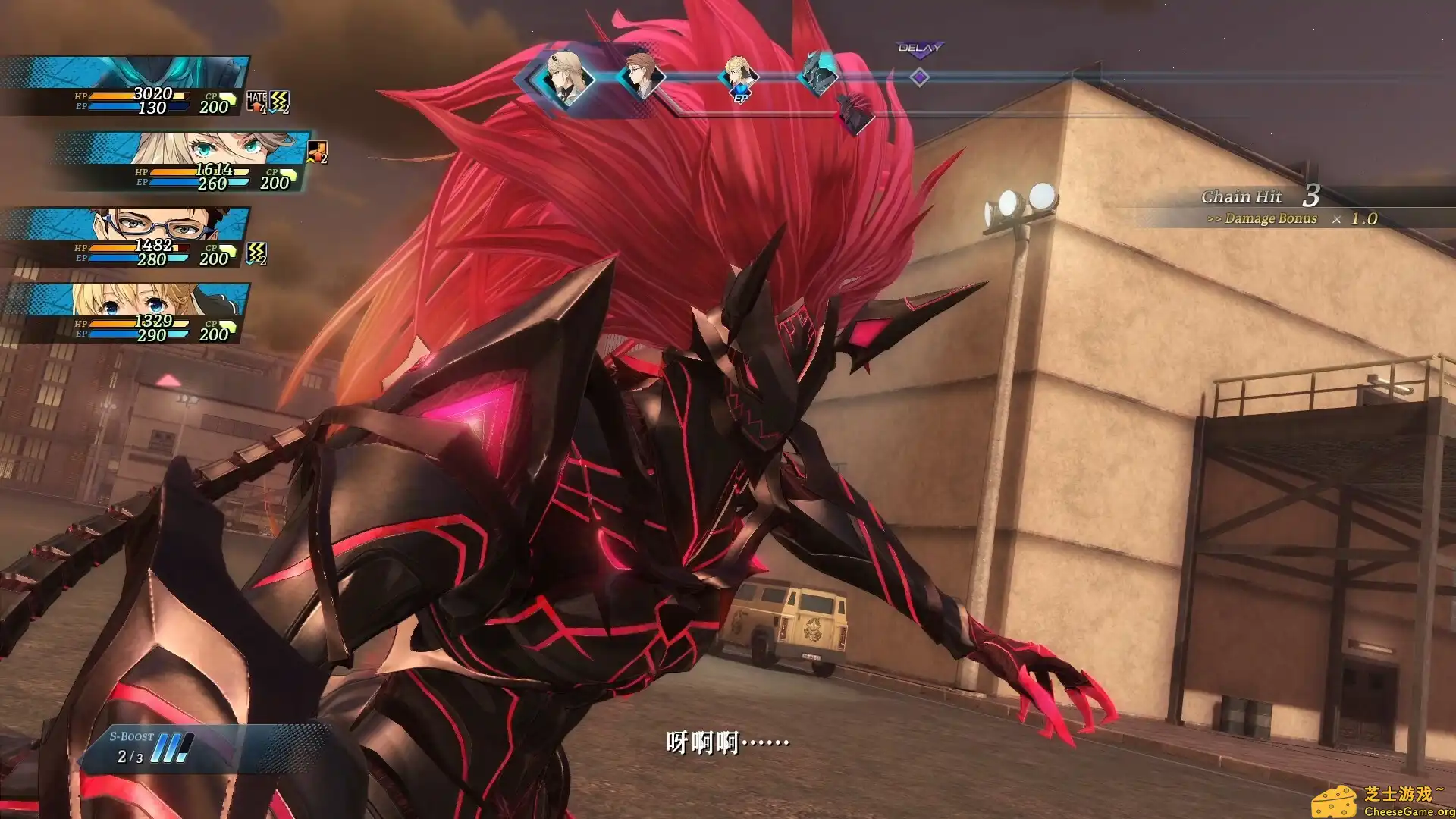The image size is (1456, 819).
Task: Select the EP bonus marker on the turn order bar
Action: coord(740,96)
